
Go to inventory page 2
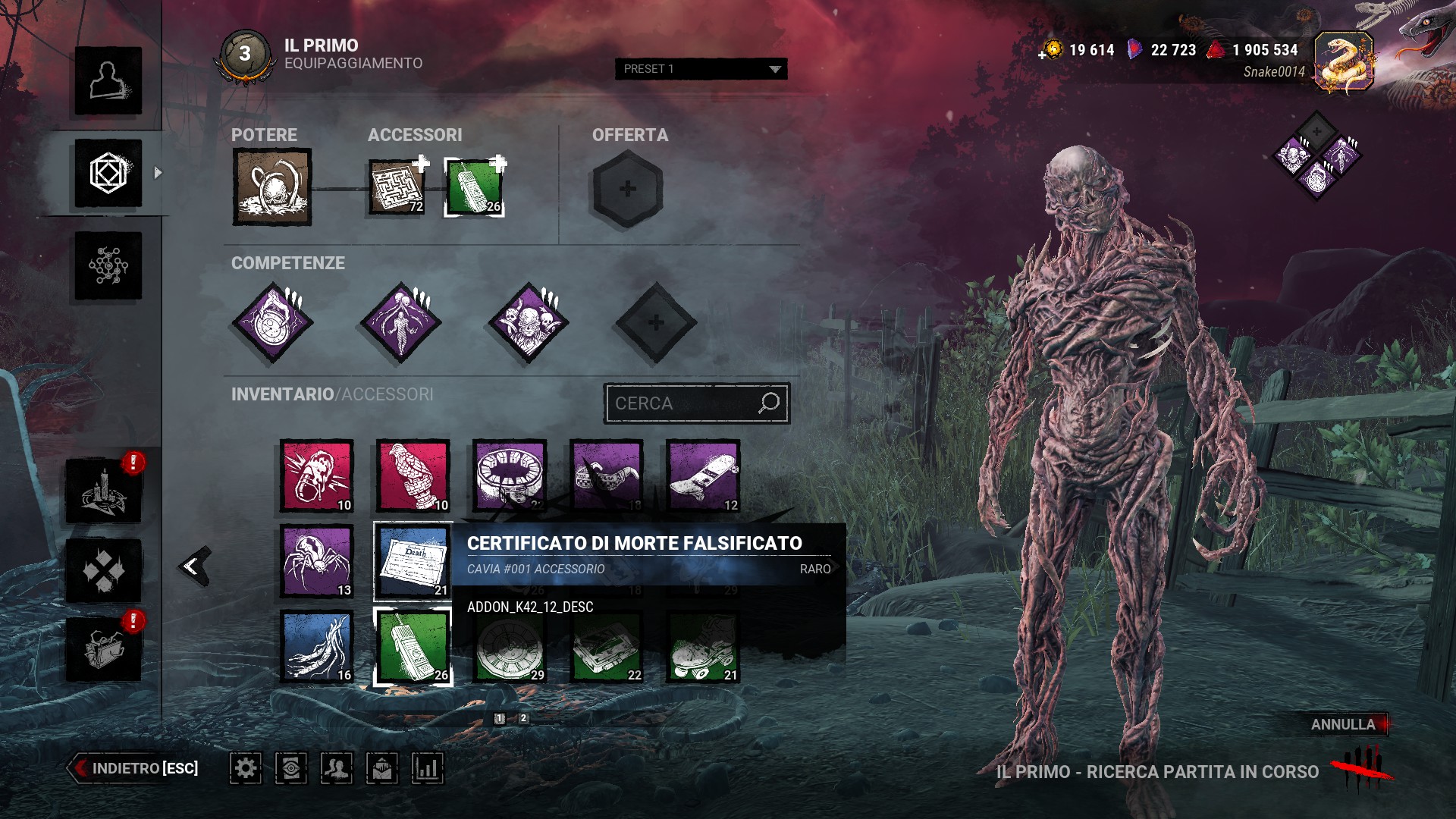[523, 718]
